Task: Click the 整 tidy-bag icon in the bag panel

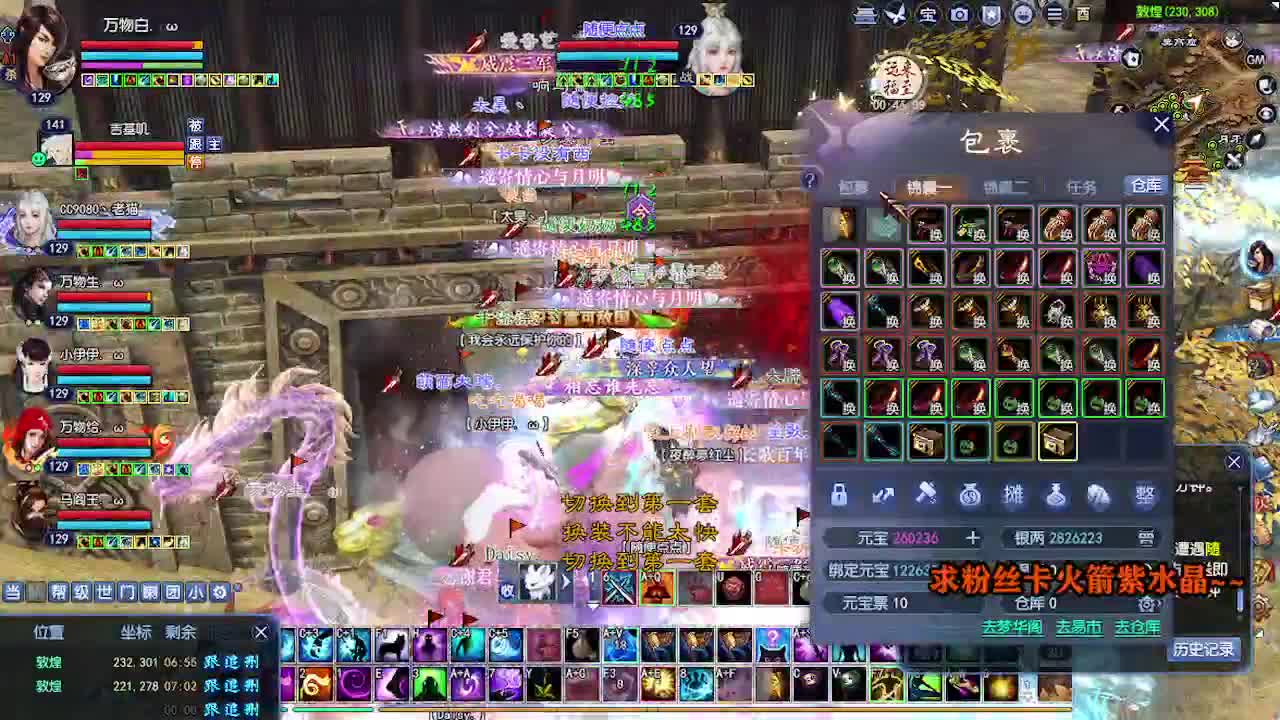Action: (x=1146, y=494)
